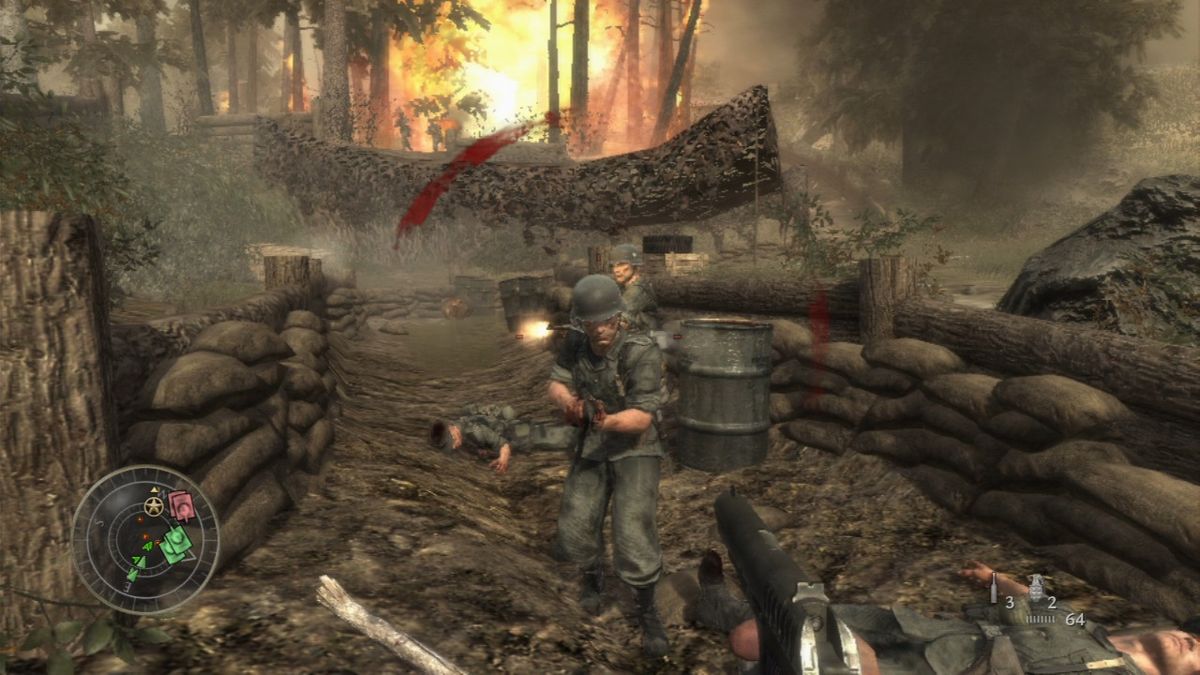The height and width of the screenshot is (675, 1200).
Task: Select the Molotov cocktail bottle icon
Action: pos(993,588)
